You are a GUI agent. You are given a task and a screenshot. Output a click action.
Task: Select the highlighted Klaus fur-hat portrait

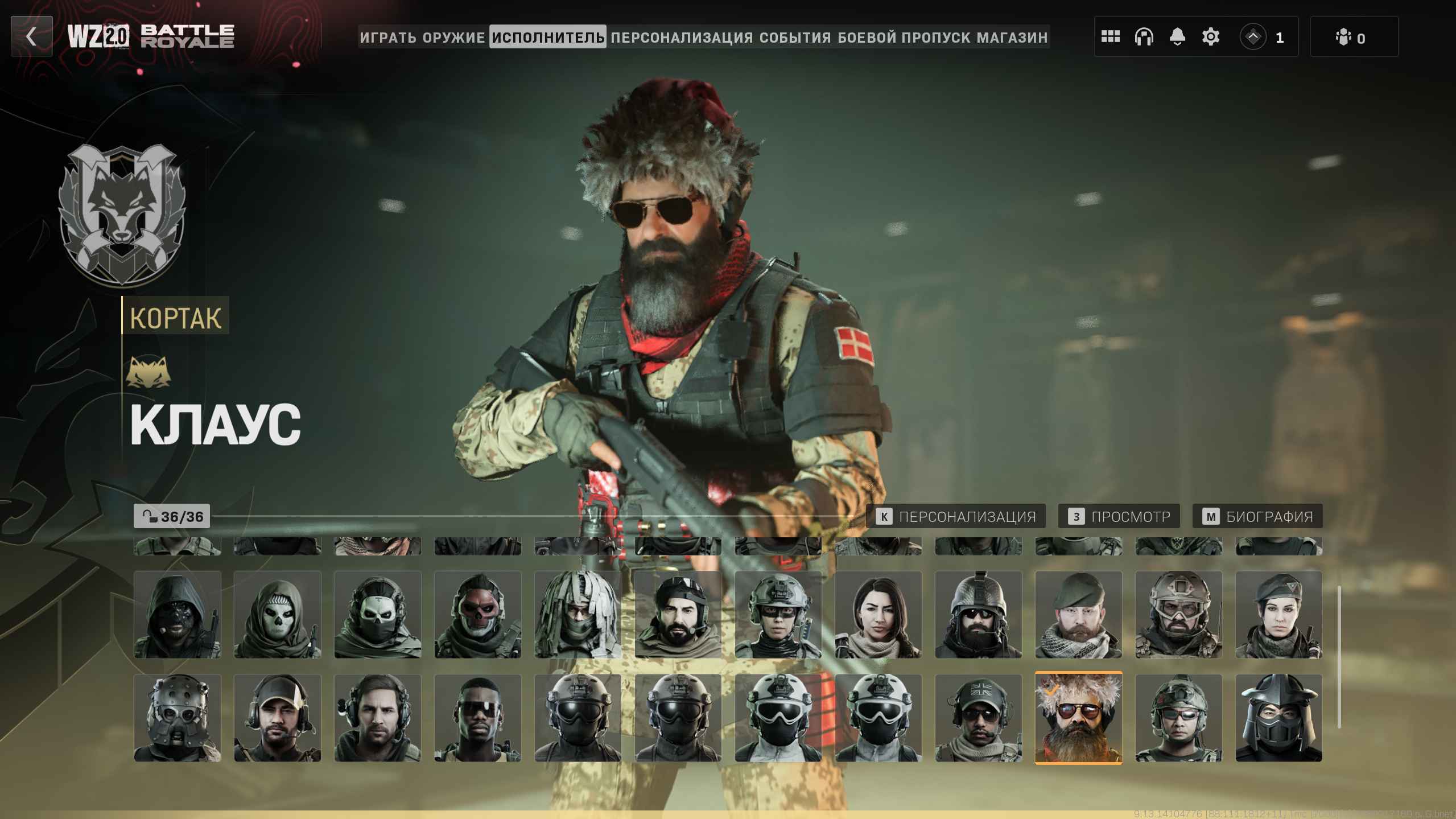1078,718
